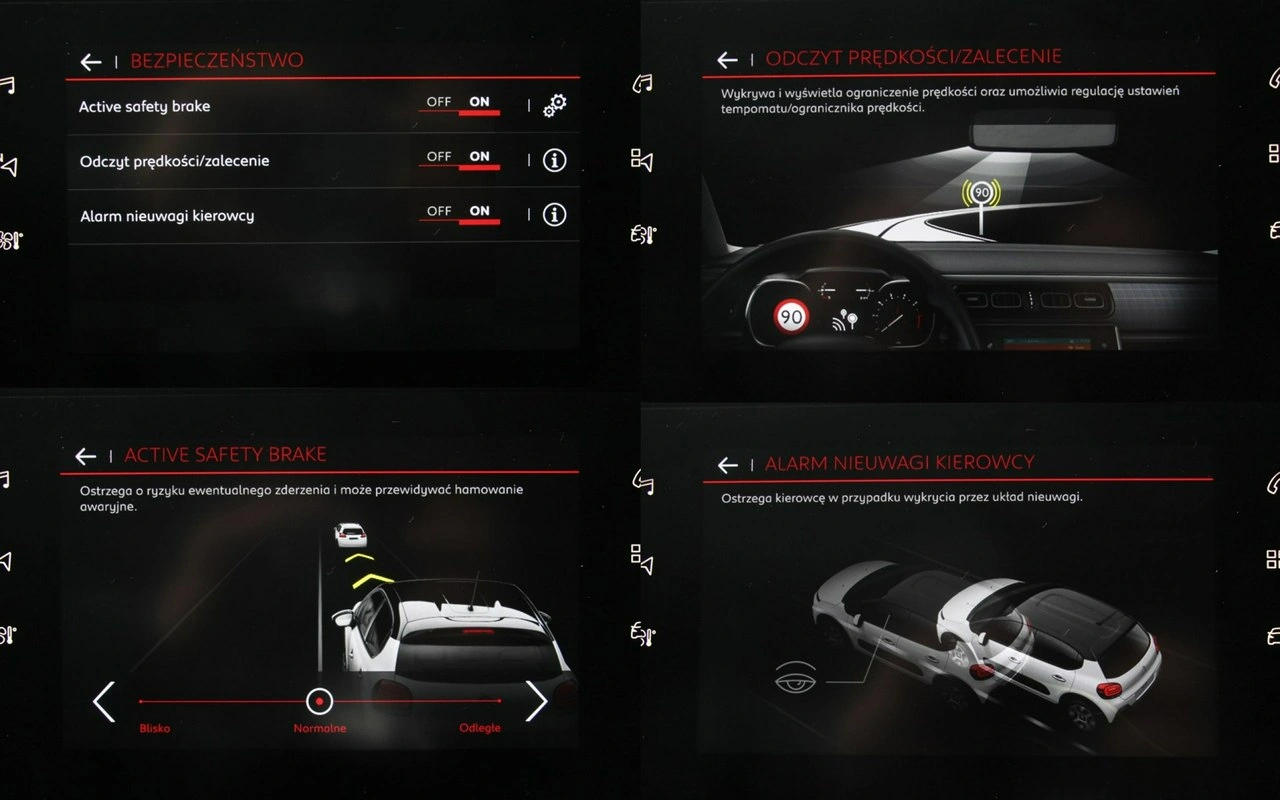Toggle the Active safety brake switch
The image size is (1280, 800).
pos(459,104)
